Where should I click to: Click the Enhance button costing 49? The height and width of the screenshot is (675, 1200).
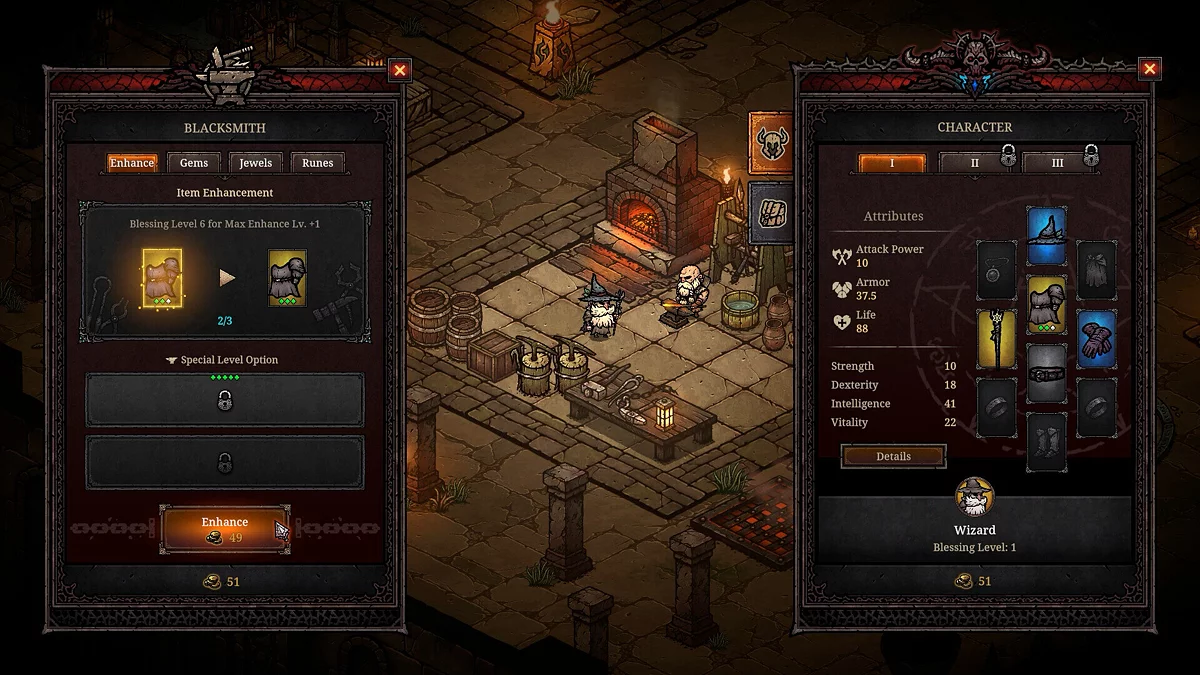click(225, 529)
